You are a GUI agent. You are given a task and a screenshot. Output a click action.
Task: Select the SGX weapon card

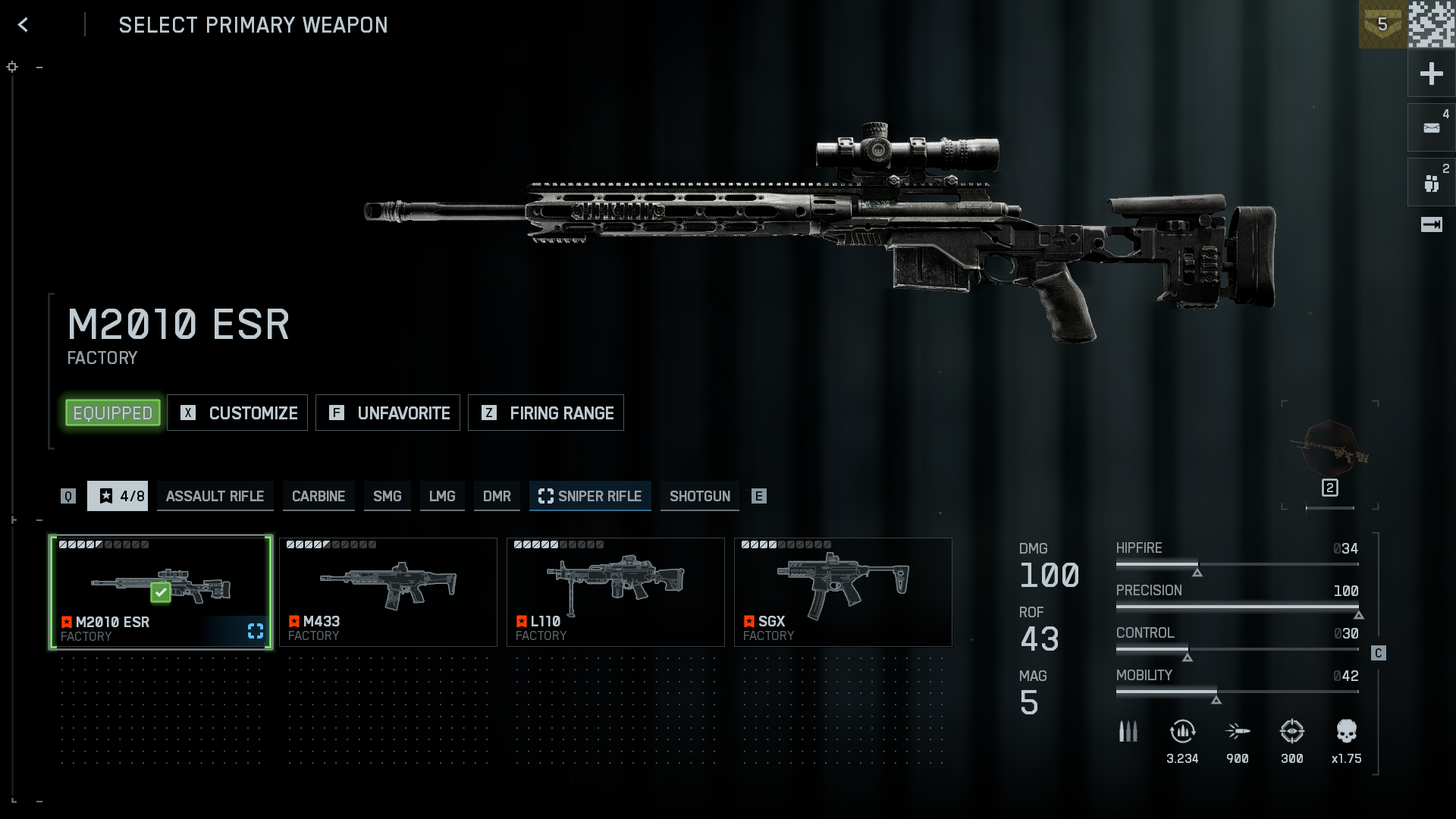[843, 592]
